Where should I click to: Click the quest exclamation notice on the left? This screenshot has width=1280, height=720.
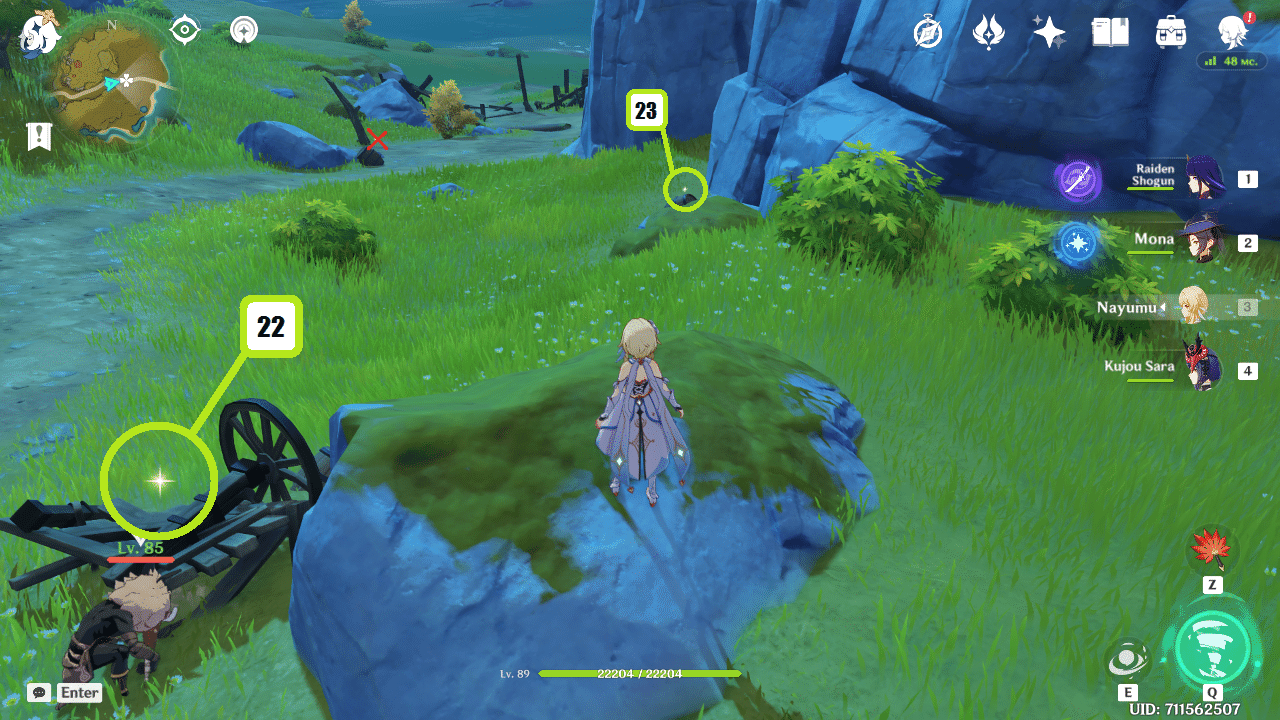tap(38, 137)
